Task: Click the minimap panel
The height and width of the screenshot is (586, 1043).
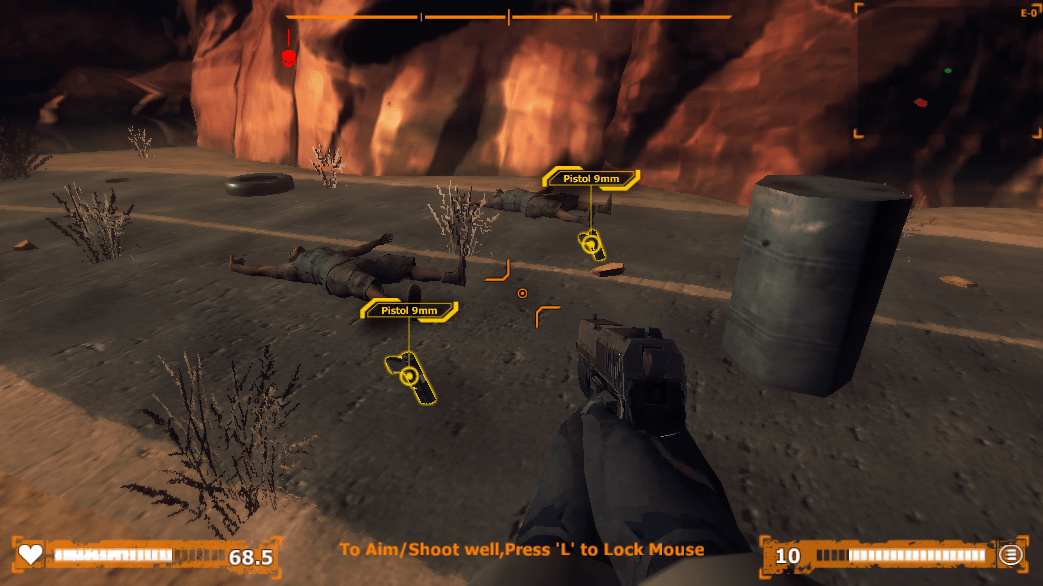Action: (x=947, y=70)
